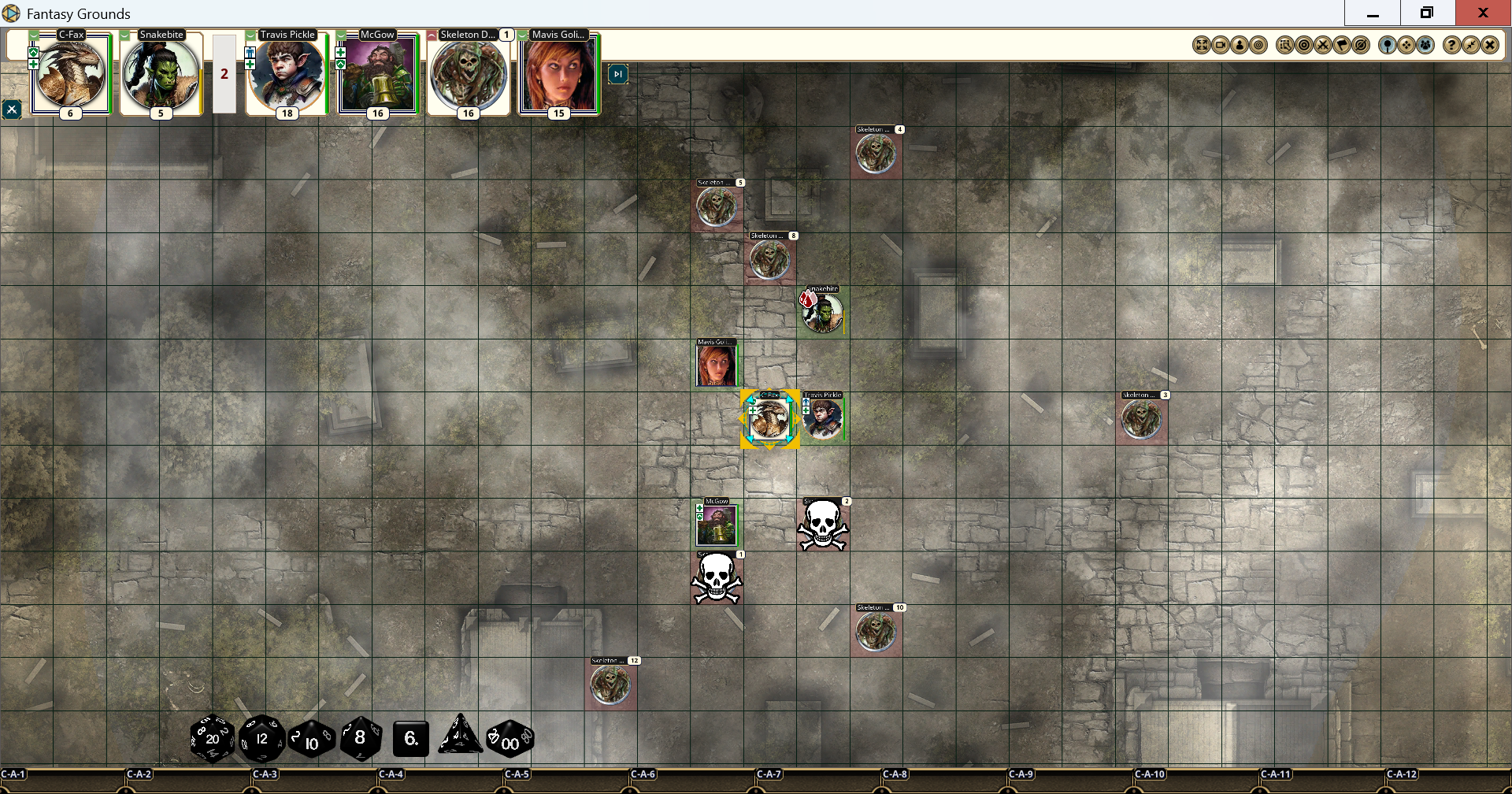Screen dimensions: 1512x794
Task: Toggle the expand-arrows fullscreen toolbar icon
Action: click(1202, 45)
